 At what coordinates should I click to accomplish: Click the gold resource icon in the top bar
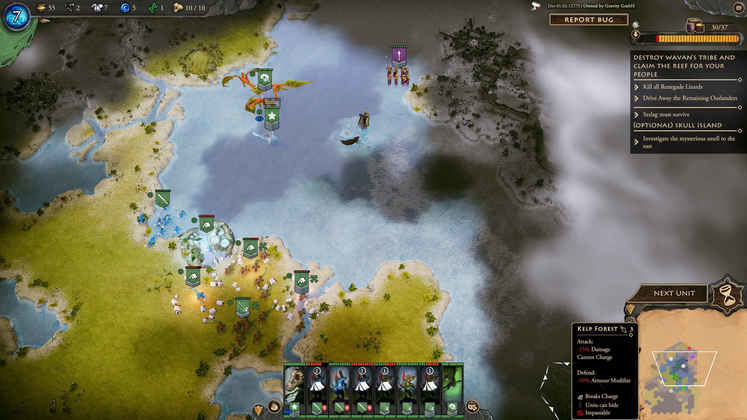pyautogui.click(x=41, y=7)
